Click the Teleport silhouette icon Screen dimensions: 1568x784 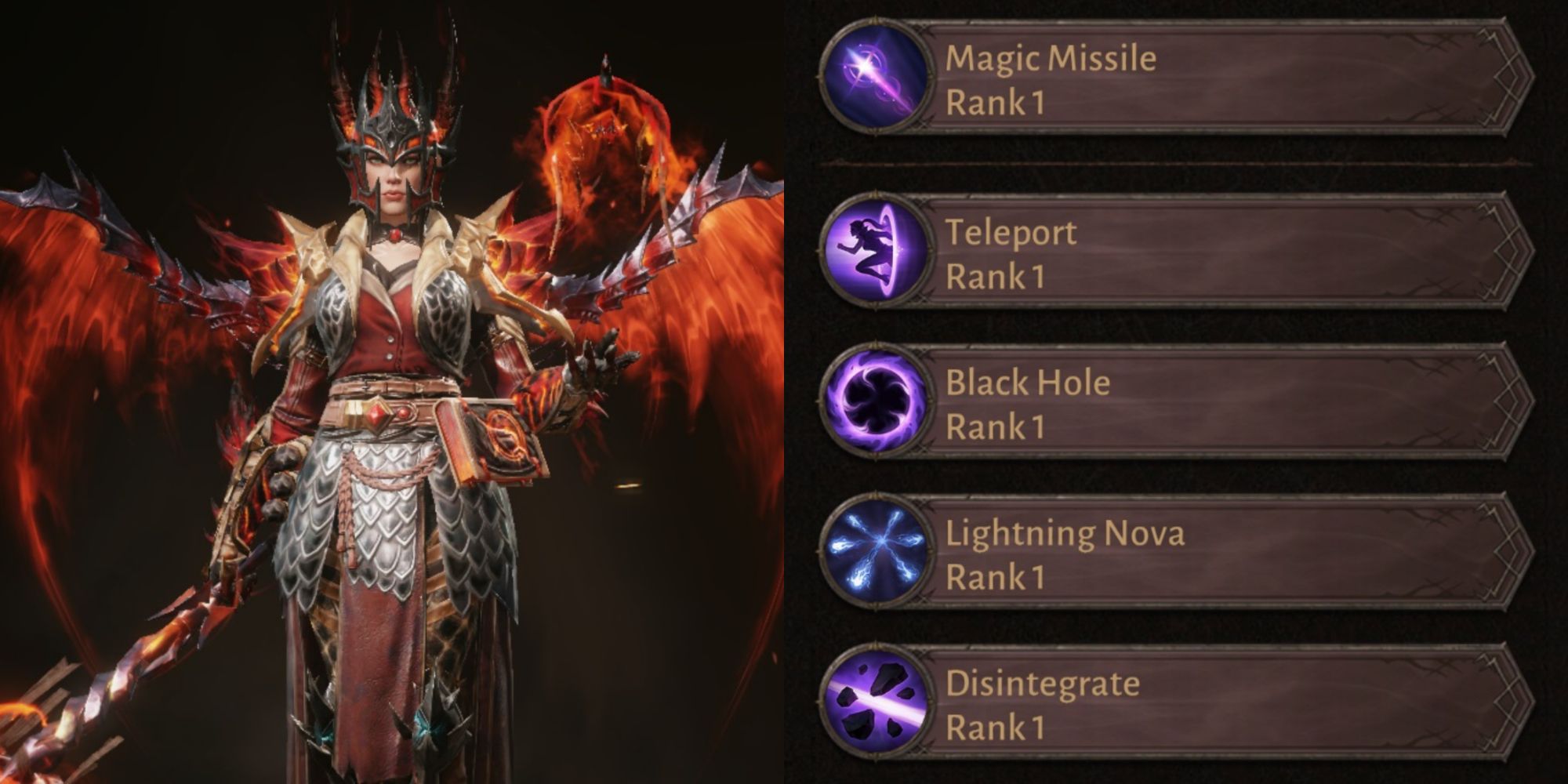[876, 252]
